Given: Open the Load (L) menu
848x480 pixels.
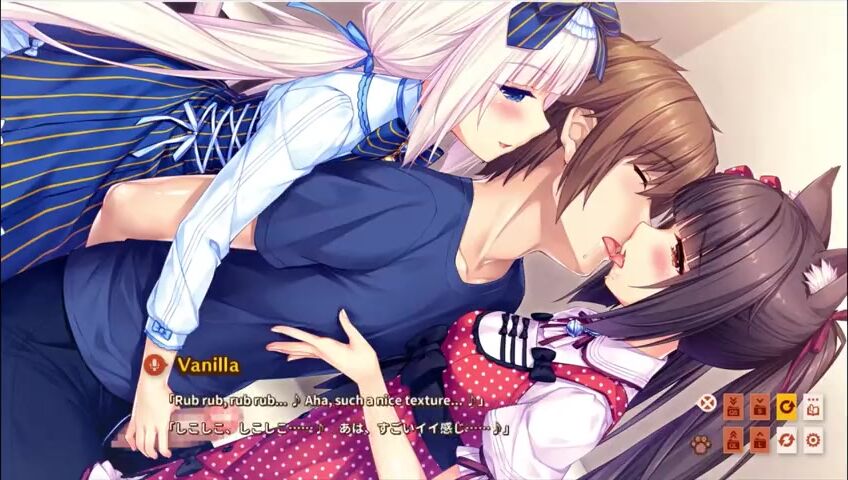Looking at the screenshot, I should (x=760, y=440).
